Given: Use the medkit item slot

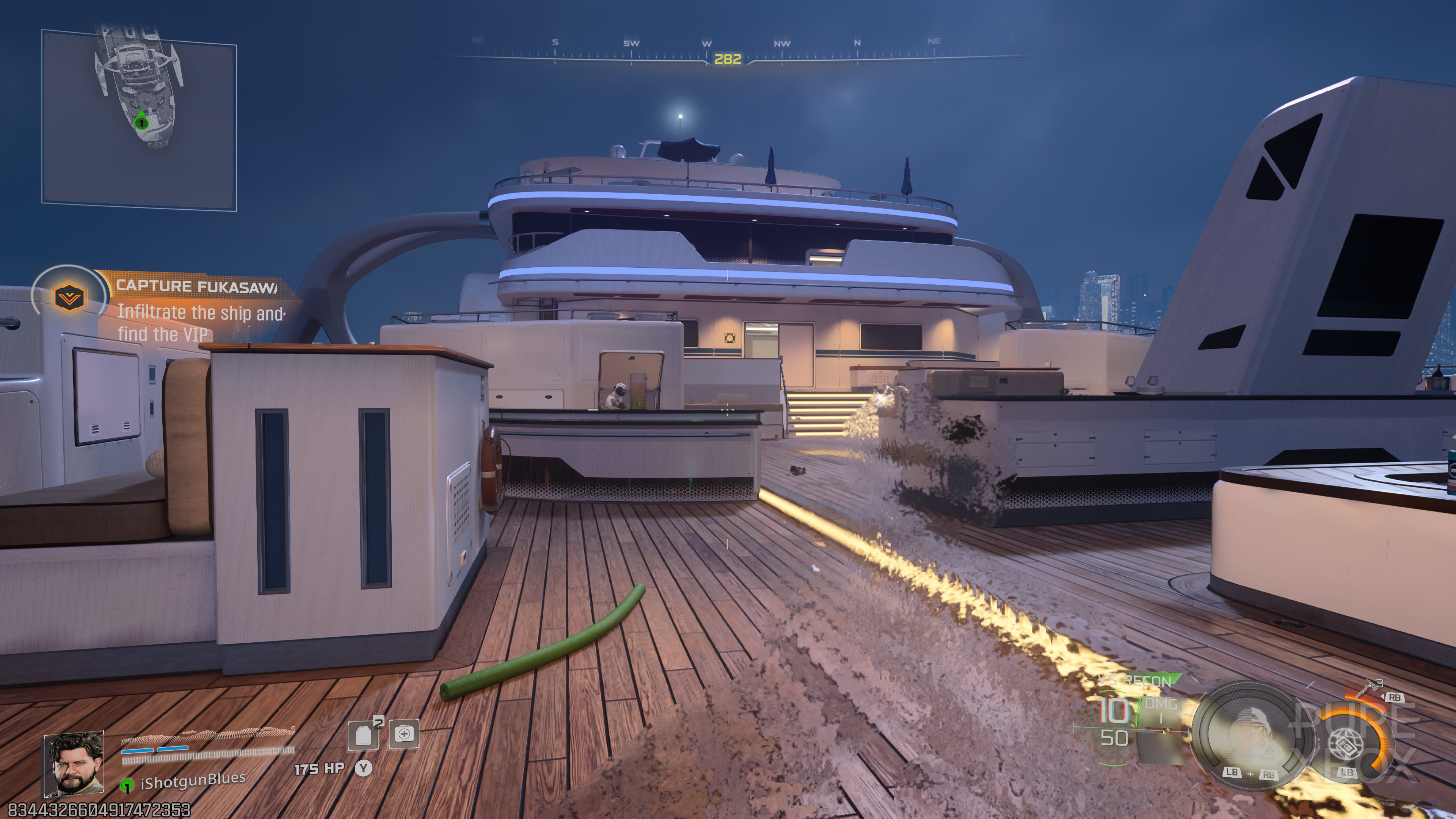Looking at the screenshot, I should [x=404, y=734].
